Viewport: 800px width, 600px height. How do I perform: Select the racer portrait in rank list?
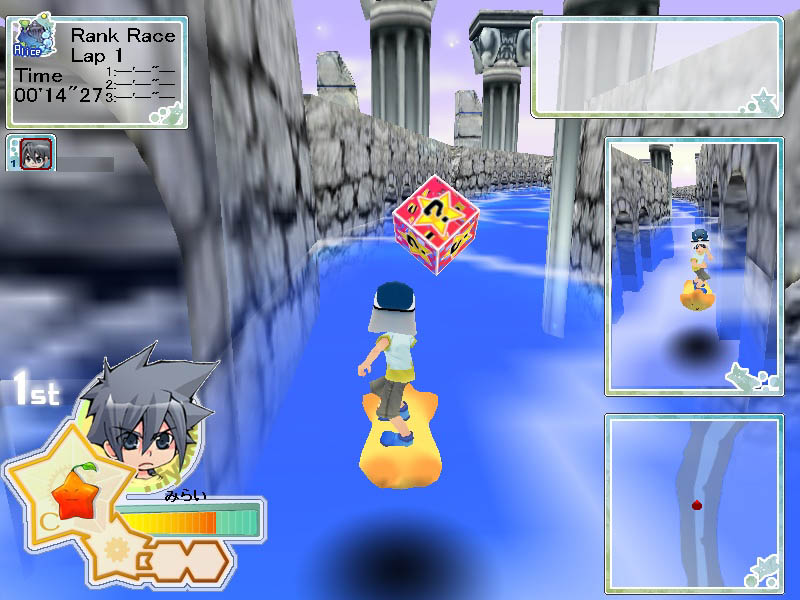[32, 153]
